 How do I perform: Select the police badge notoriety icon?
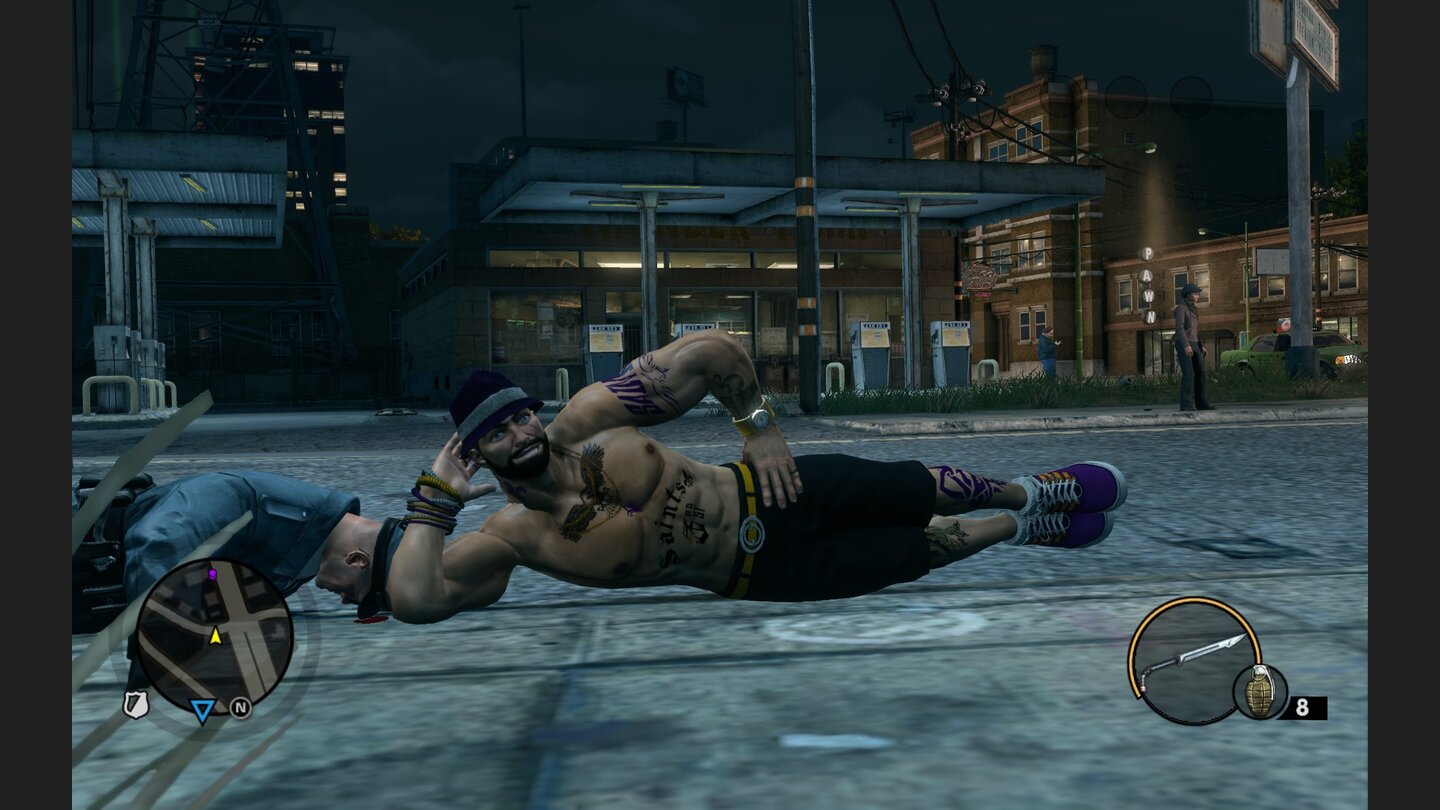pyautogui.click(x=135, y=704)
